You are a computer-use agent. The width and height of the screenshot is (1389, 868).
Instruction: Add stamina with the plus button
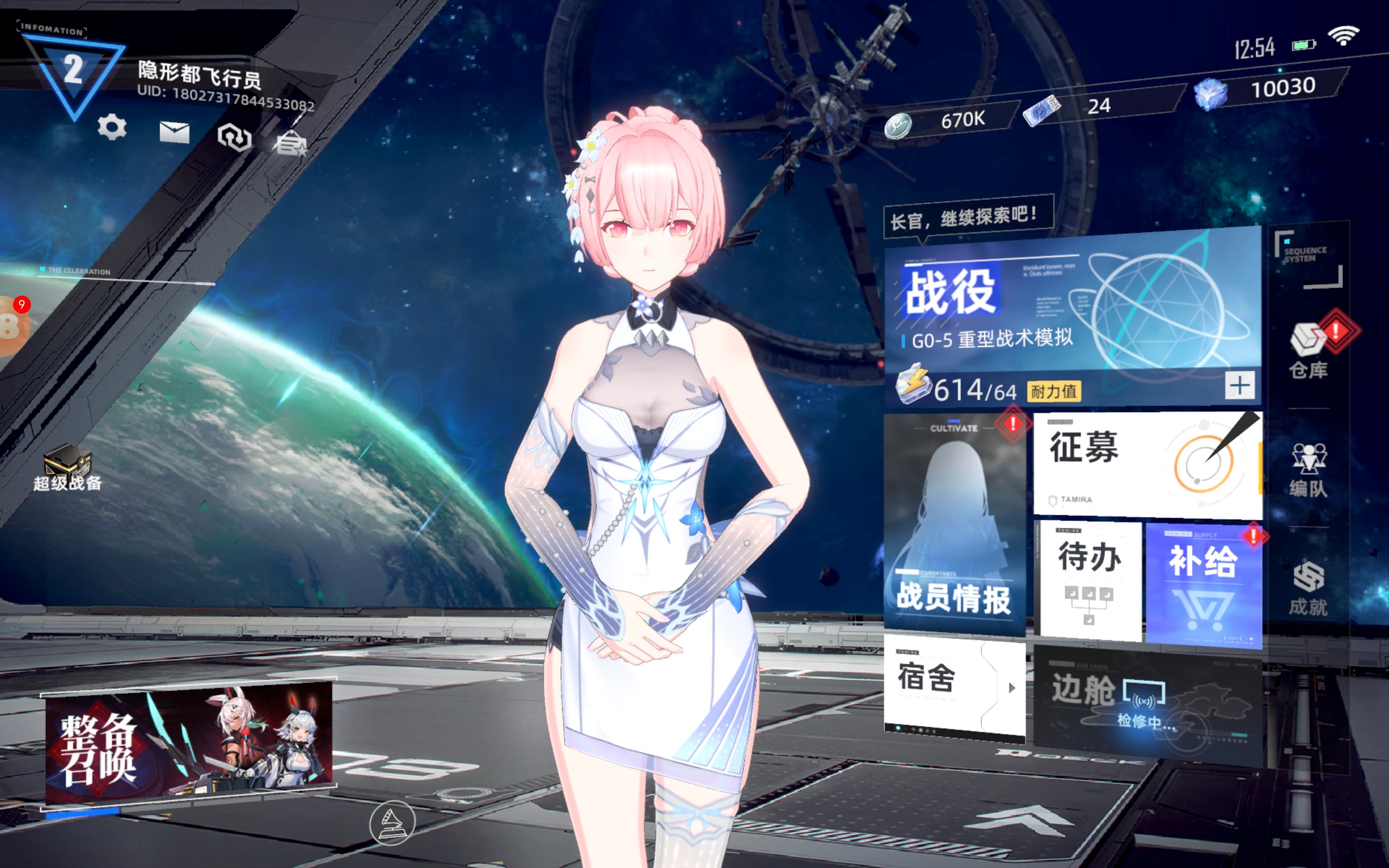tap(1239, 385)
